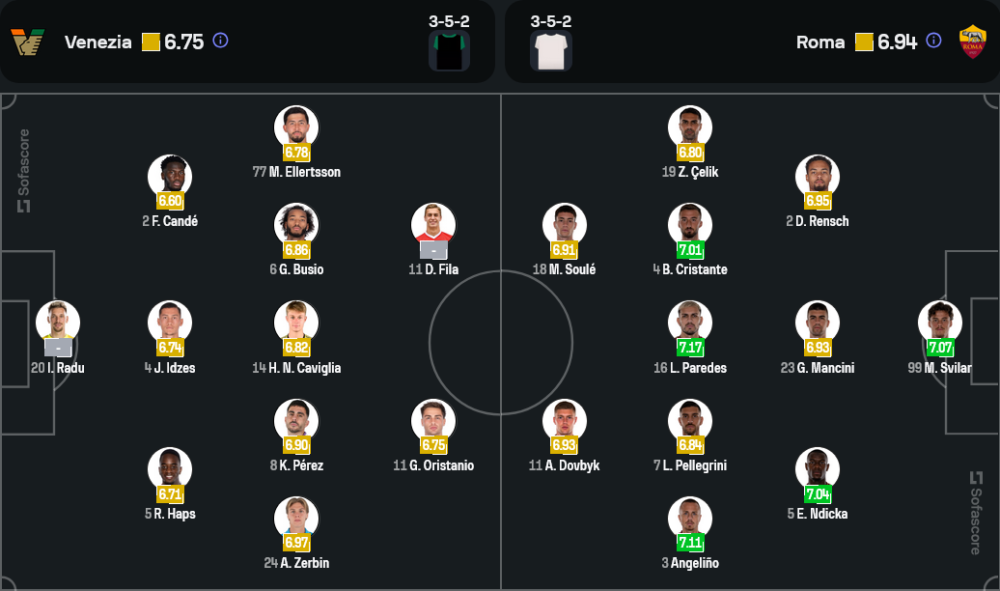Choose A. Dovbyk's player avatar
This screenshot has width=1000, height=591.
point(565,421)
